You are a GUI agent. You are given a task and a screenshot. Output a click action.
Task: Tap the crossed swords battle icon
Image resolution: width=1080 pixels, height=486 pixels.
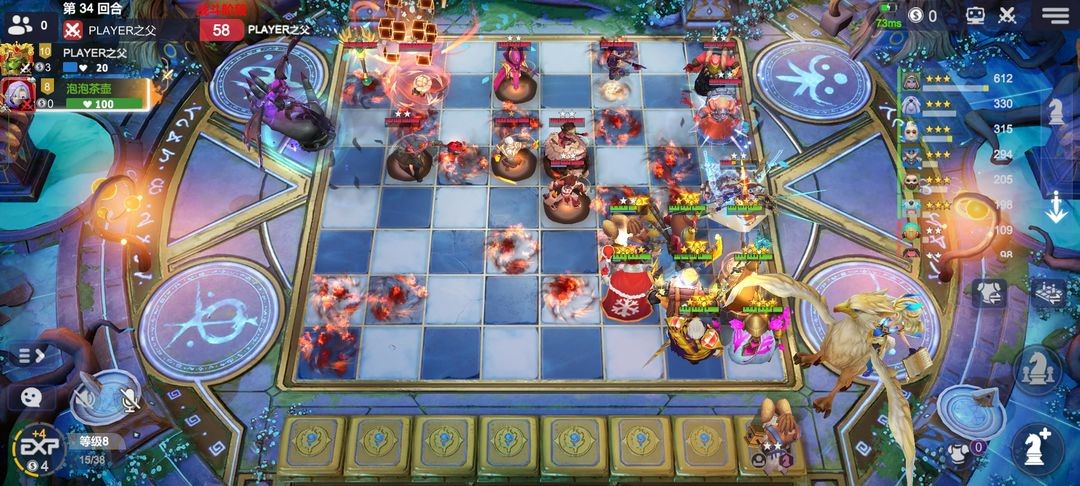1008,15
